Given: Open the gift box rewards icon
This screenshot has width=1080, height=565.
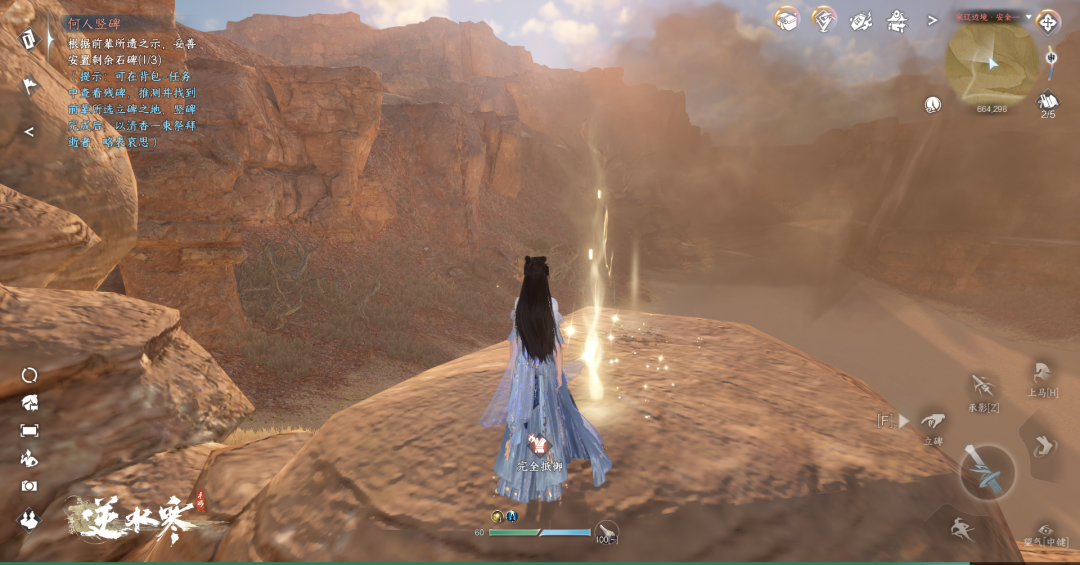Looking at the screenshot, I should [x=787, y=19].
